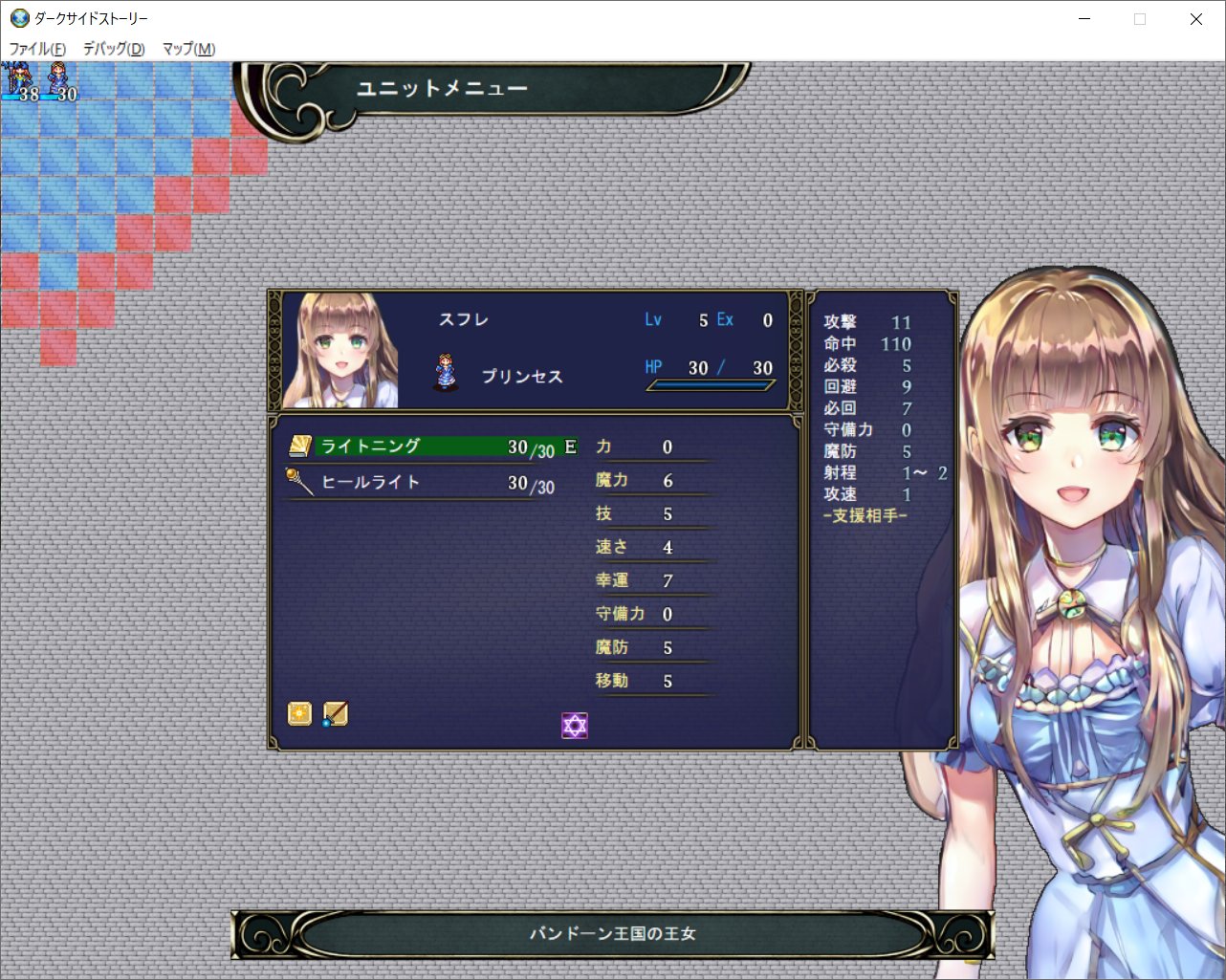The height and width of the screenshot is (980, 1226).
Task: Select the ヒールライト weapon entry
Action: [x=421, y=480]
